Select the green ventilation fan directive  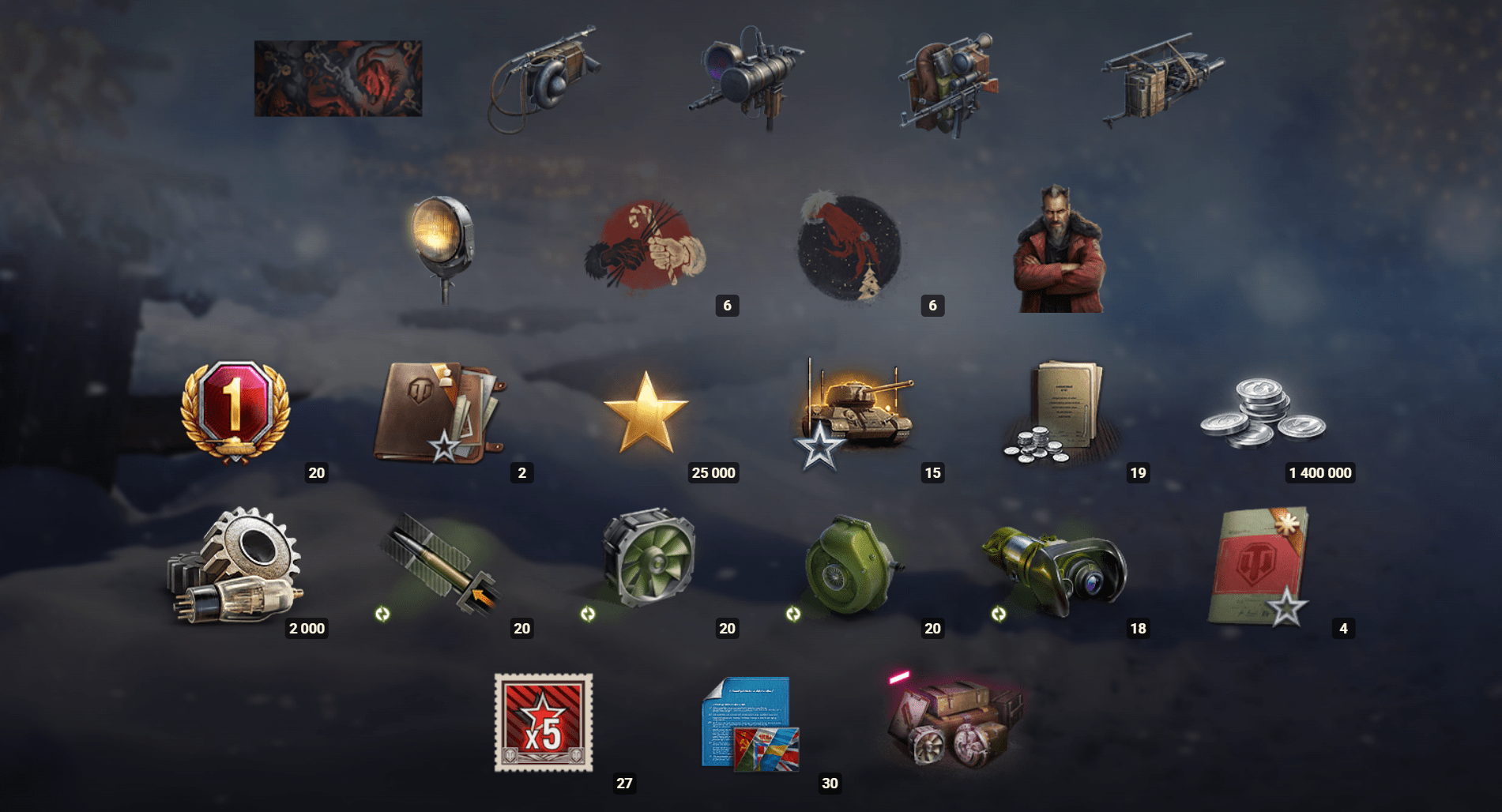[649, 558]
